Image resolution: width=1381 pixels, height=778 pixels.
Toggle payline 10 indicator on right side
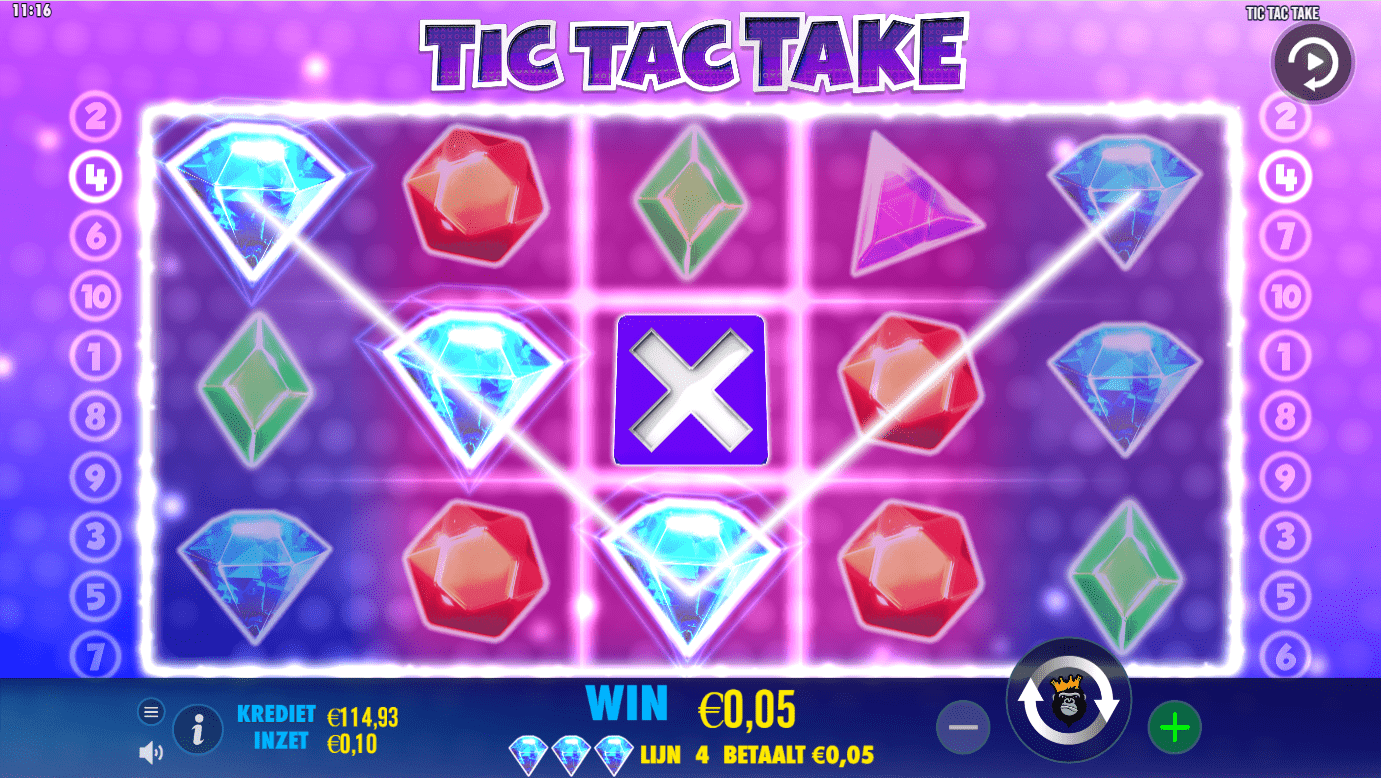(1286, 295)
